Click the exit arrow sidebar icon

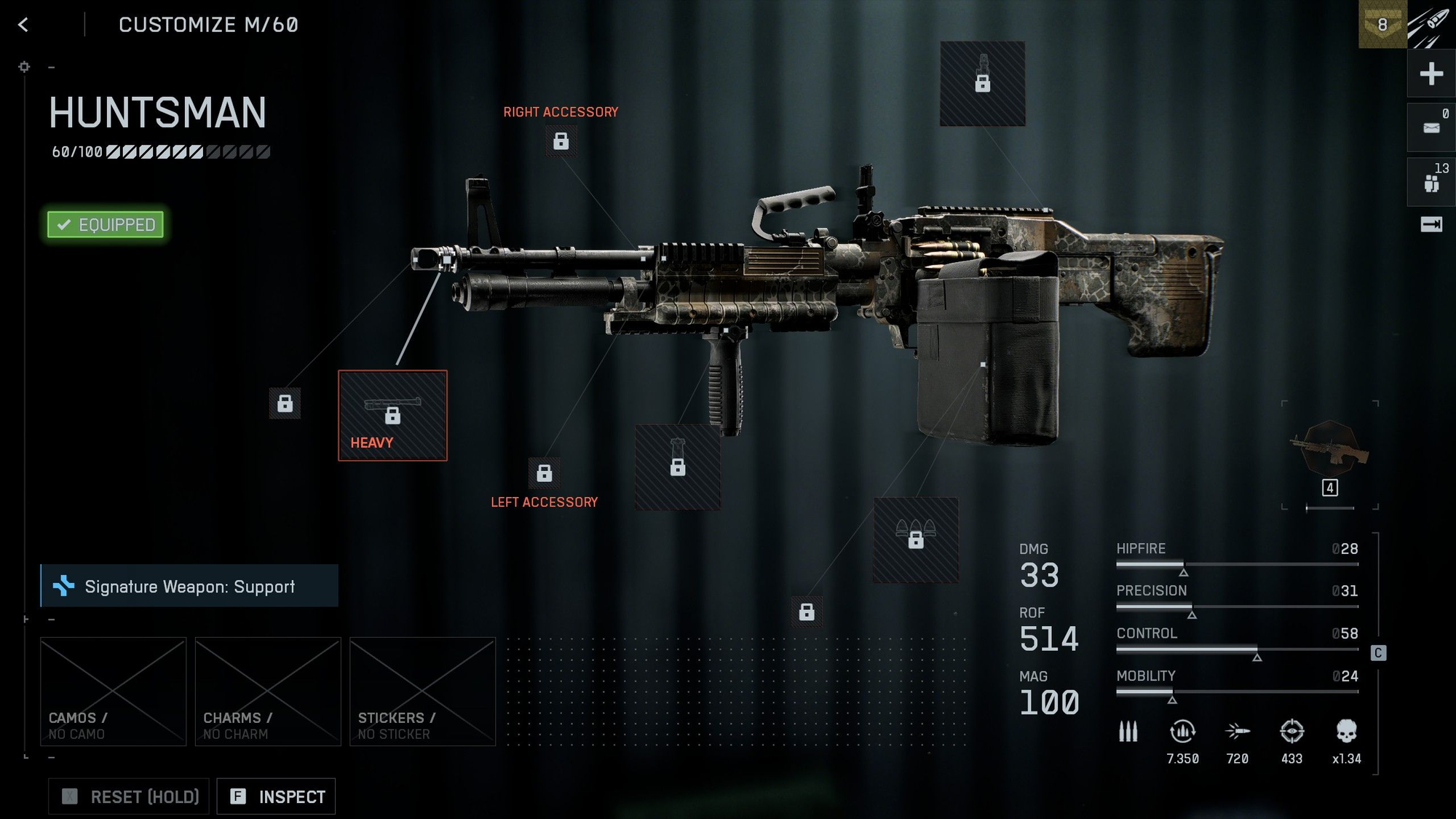coord(1431,224)
